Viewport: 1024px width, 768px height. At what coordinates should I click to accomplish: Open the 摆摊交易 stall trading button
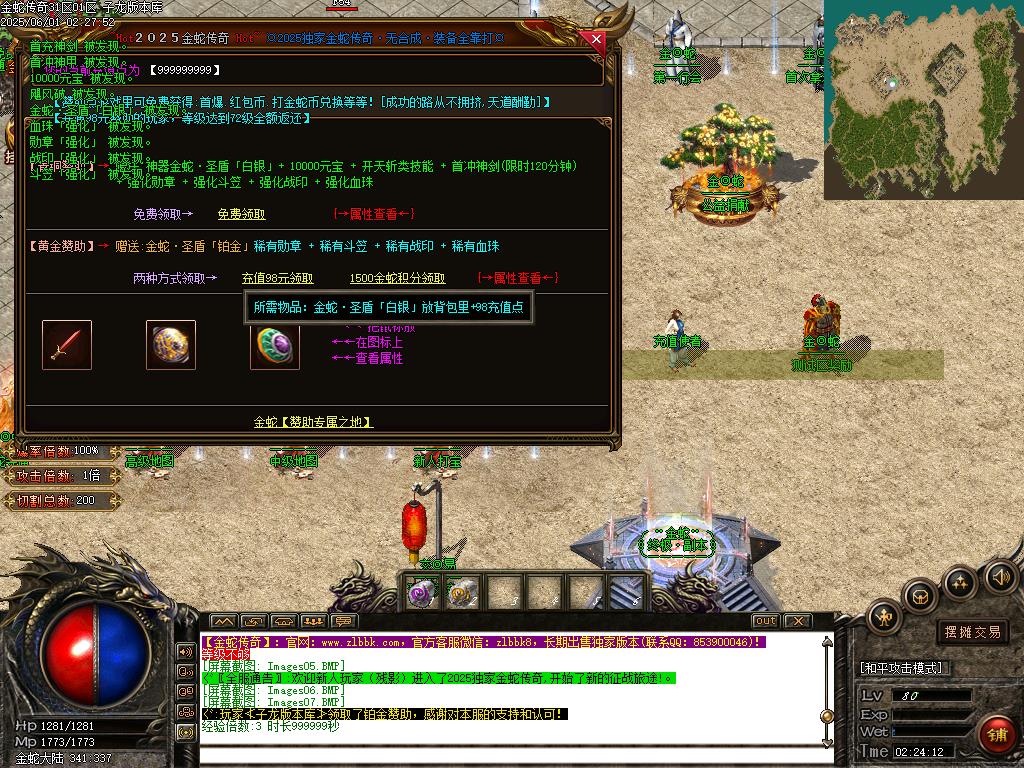(972, 632)
